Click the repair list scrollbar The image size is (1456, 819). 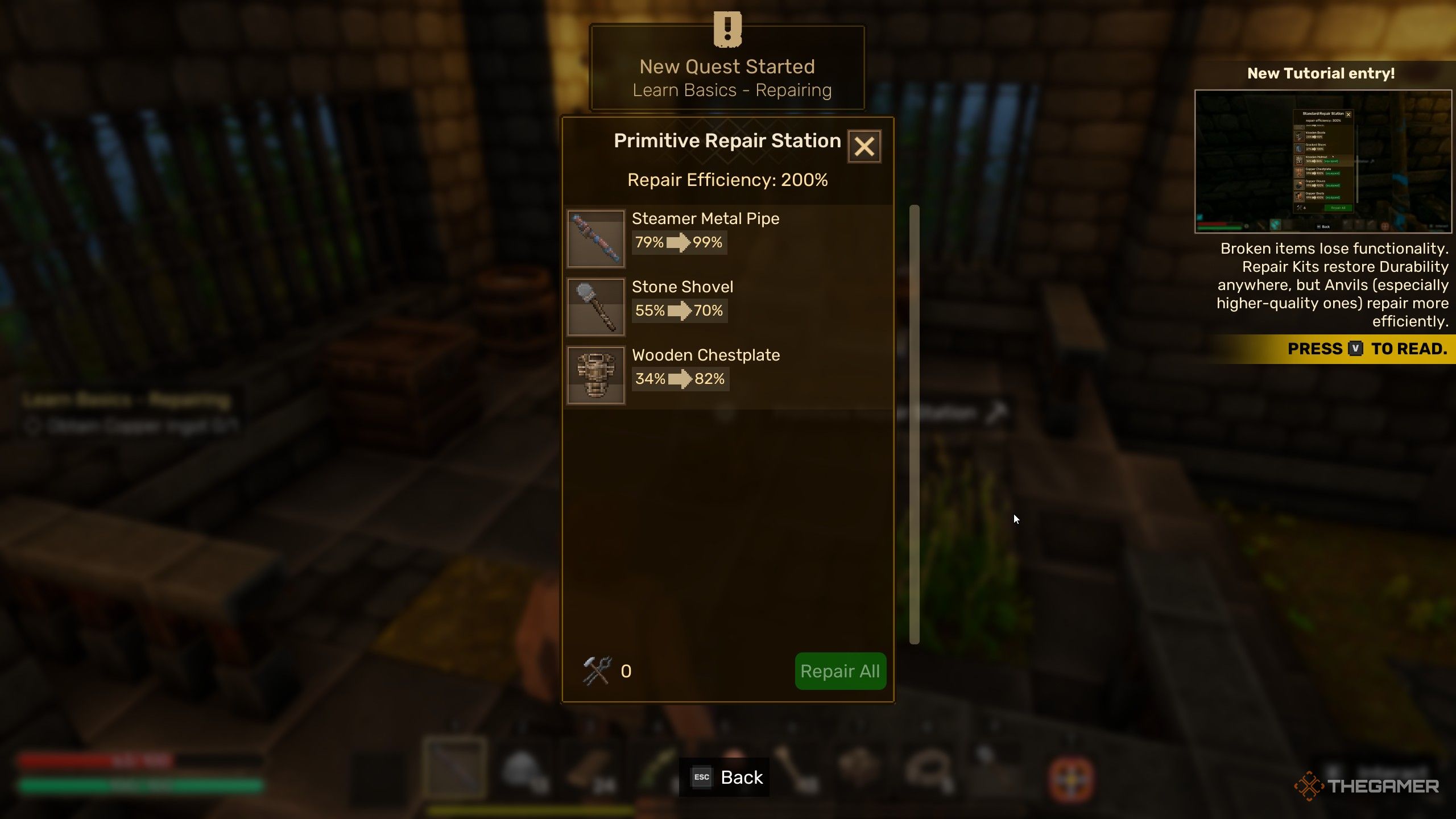[915, 424]
